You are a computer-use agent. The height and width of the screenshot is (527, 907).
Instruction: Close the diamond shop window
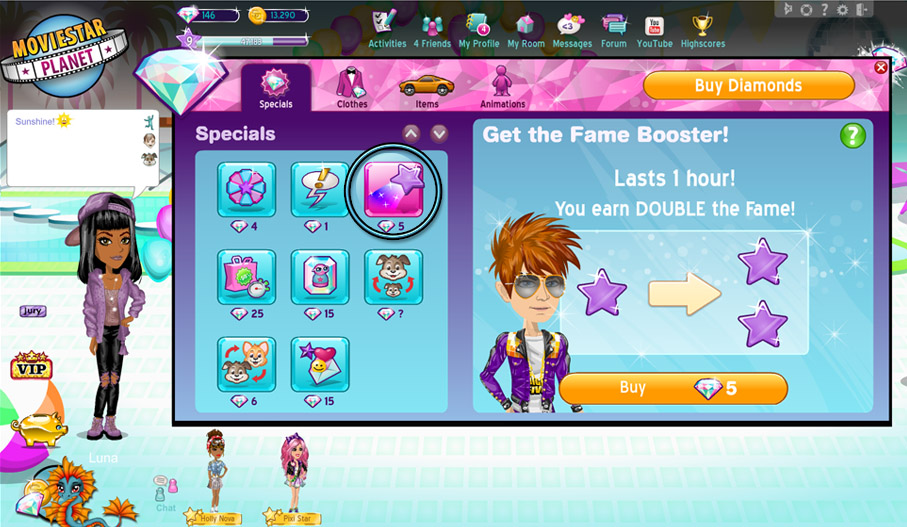[880, 67]
